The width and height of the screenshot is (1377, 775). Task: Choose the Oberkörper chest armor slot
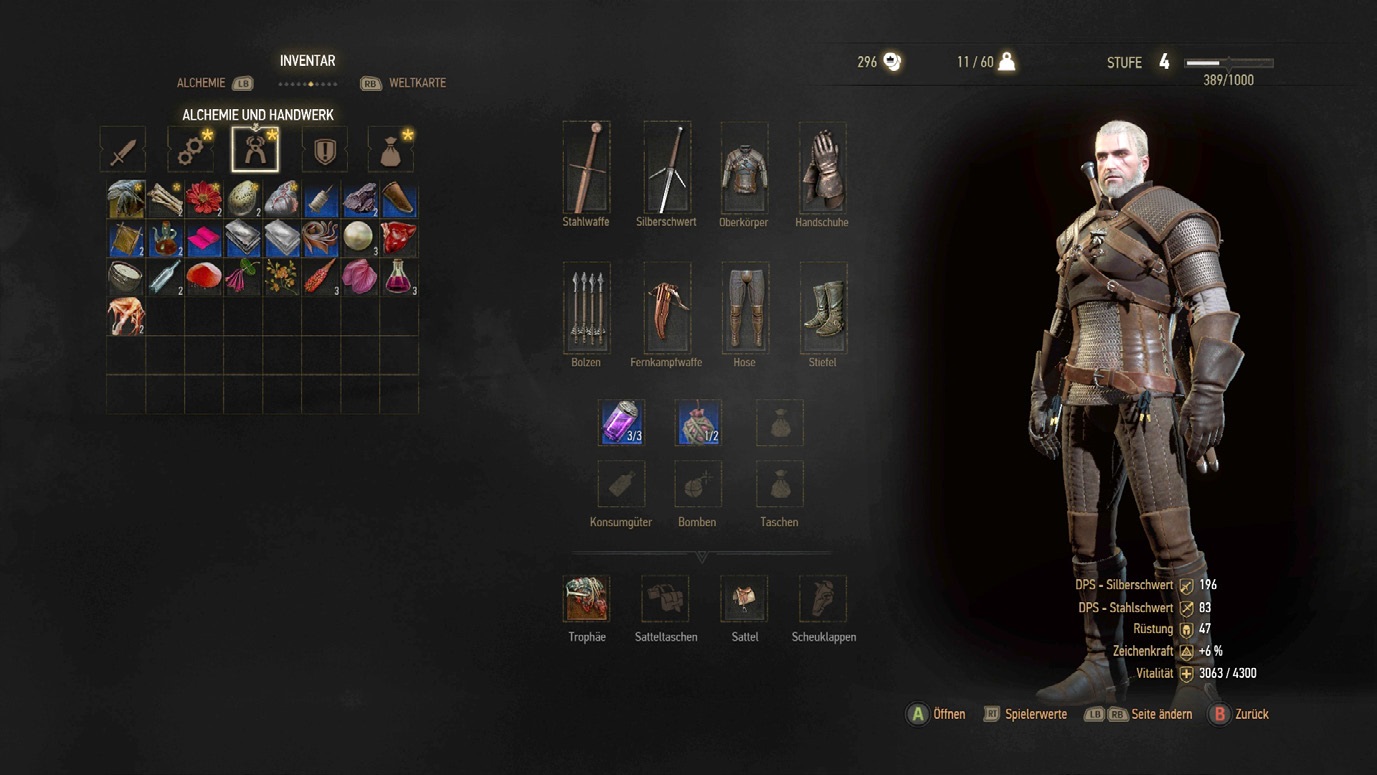click(x=744, y=167)
